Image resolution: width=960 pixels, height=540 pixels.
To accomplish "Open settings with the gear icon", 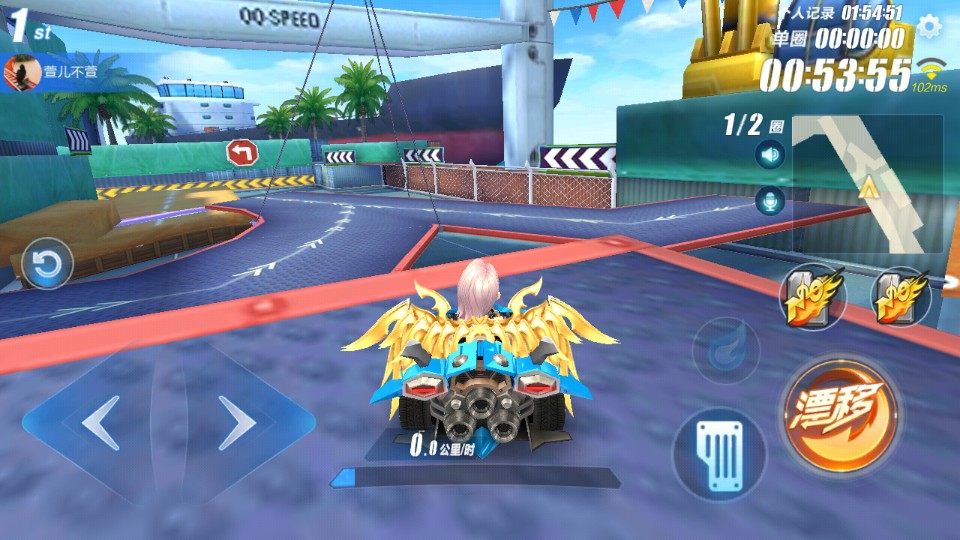I will [x=929, y=26].
